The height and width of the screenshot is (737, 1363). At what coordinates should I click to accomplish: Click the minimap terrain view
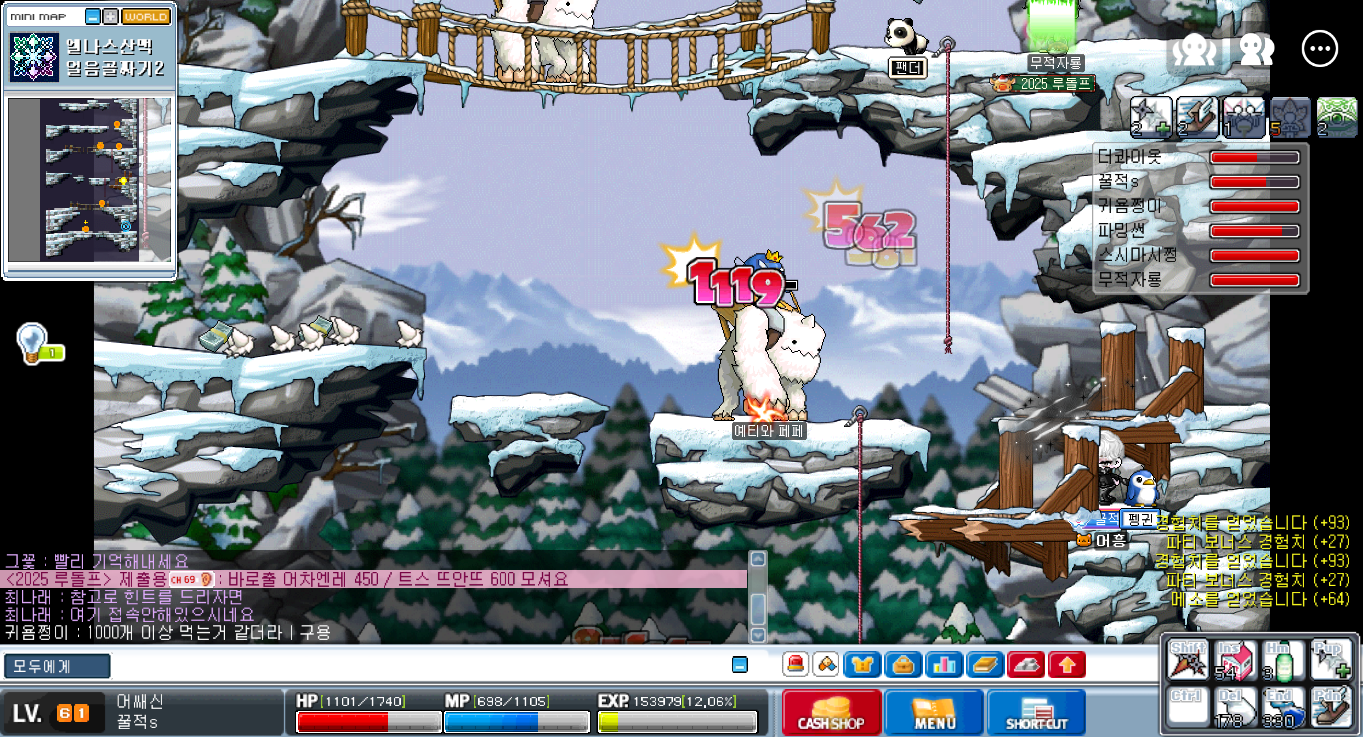tap(90, 179)
